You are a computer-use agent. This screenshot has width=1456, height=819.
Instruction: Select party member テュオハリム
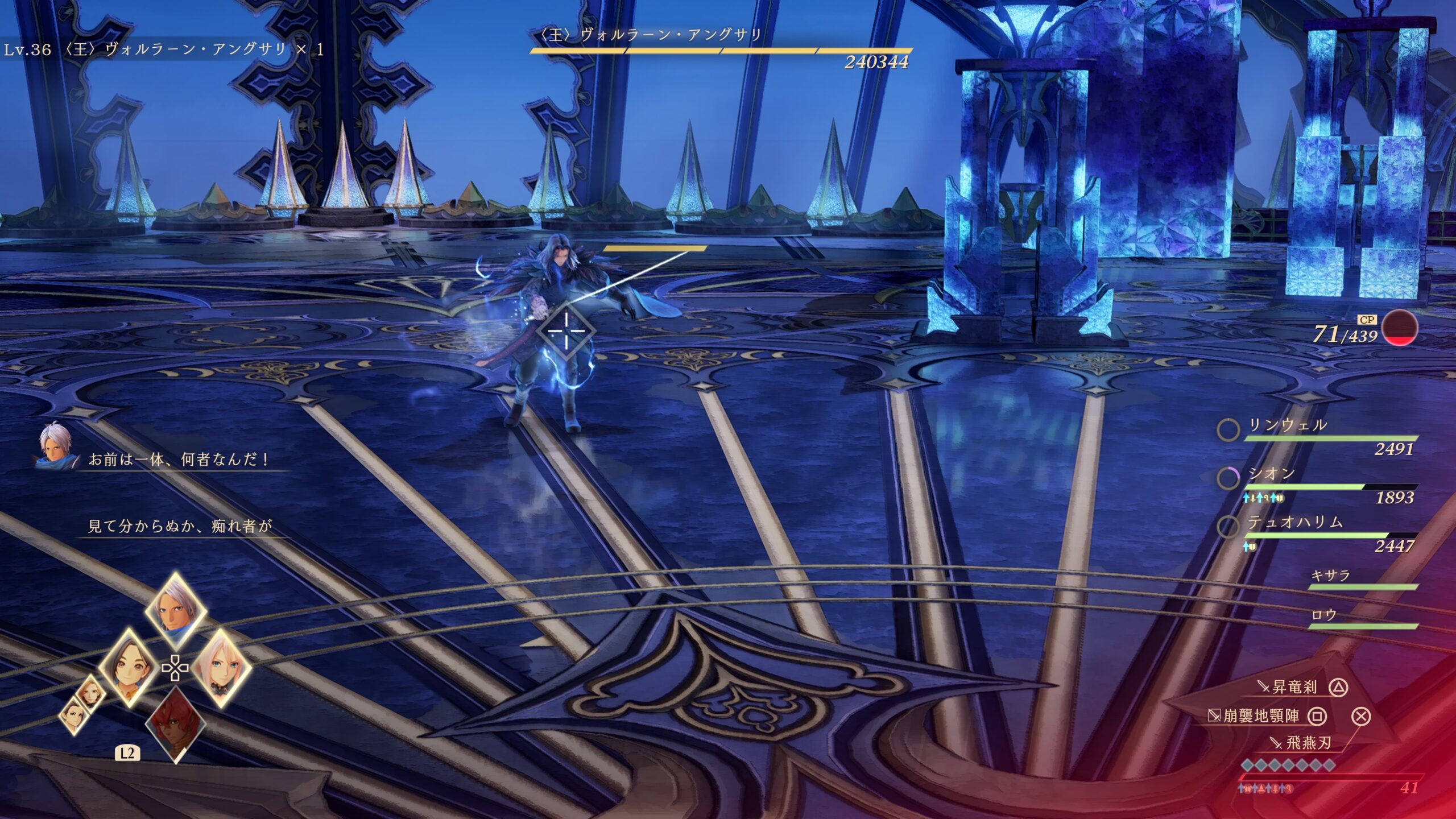(1295, 522)
